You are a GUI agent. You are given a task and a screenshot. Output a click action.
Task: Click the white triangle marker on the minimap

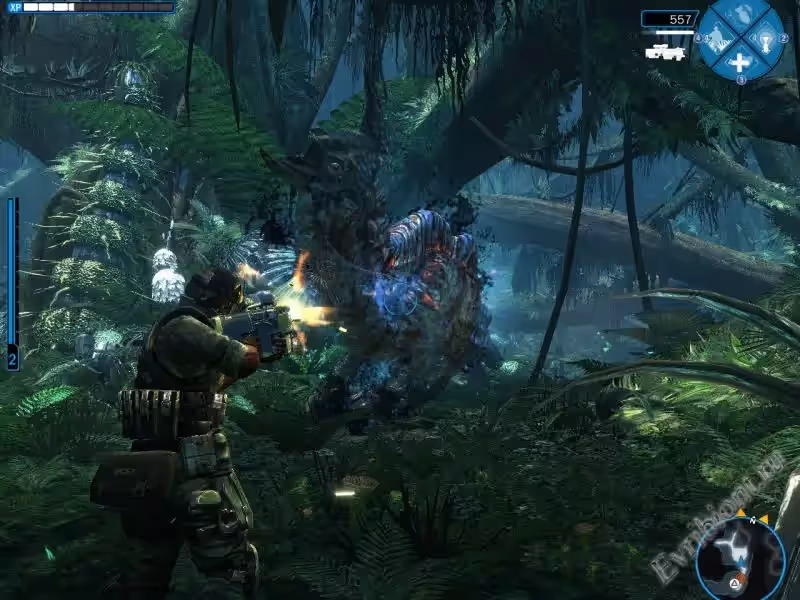pyautogui.click(x=736, y=581)
